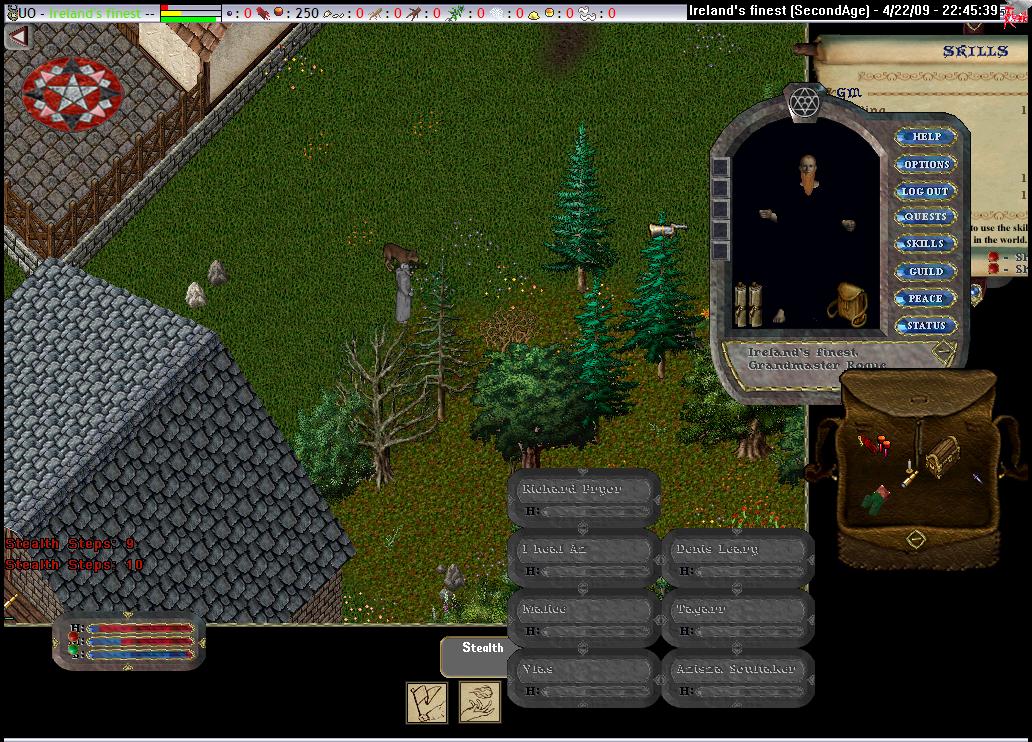Show the character Status window
The height and width of the screenshot is (742, 1032).
[925, 325]
